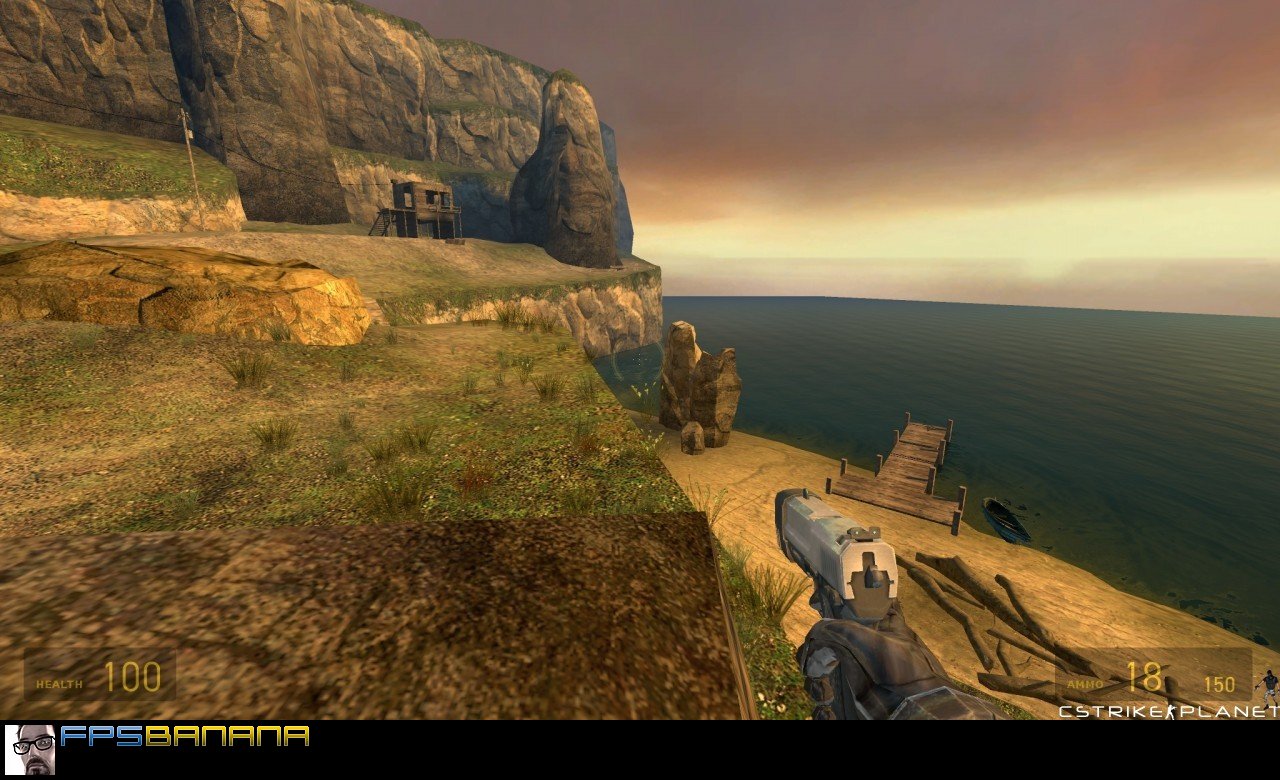This screenshot has width=1280, height=780.
Task: Open the bearded man avatar thumbnail
Action: (x=30, y=750)
